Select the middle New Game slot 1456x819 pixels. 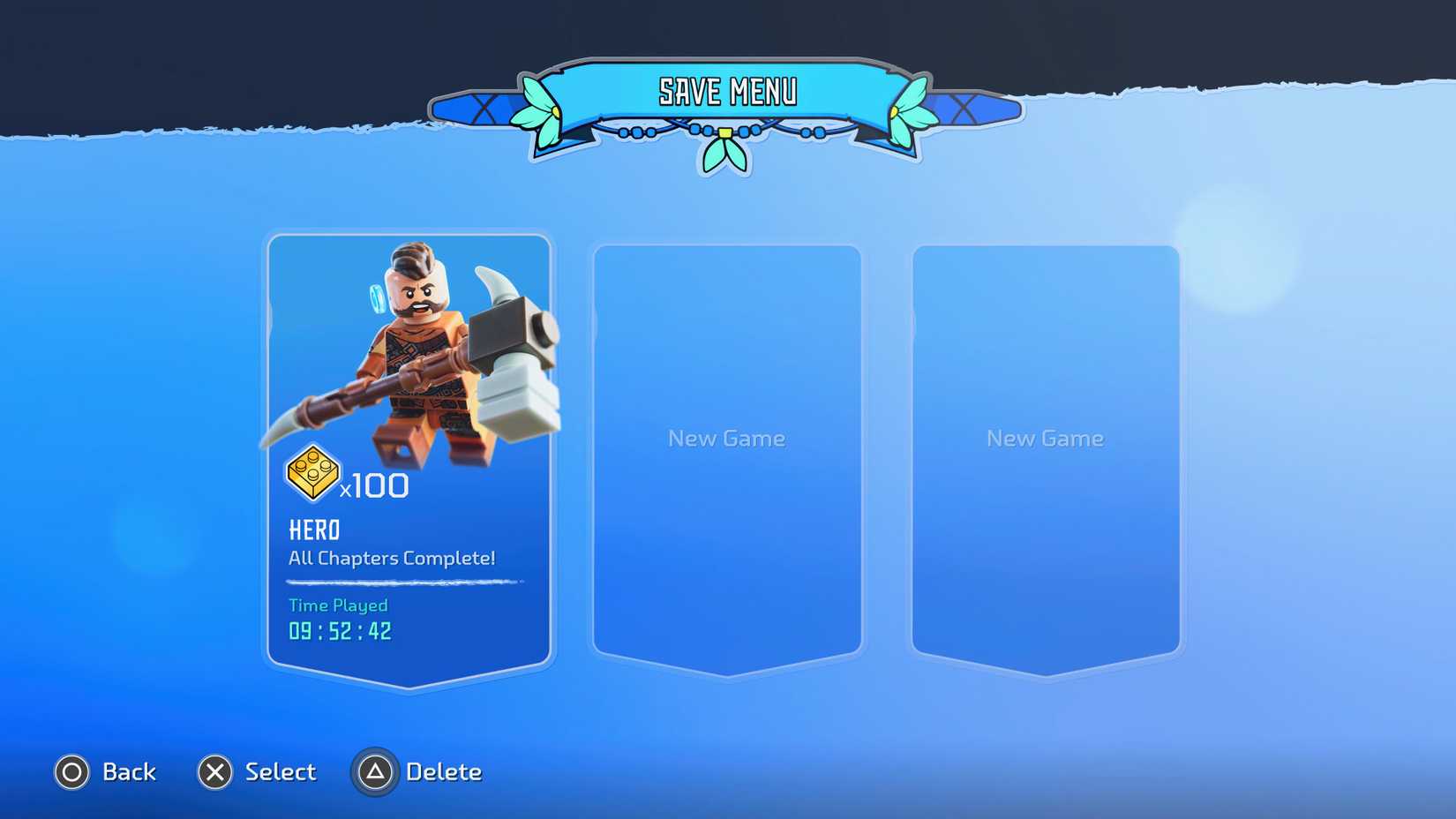point(727,439)
